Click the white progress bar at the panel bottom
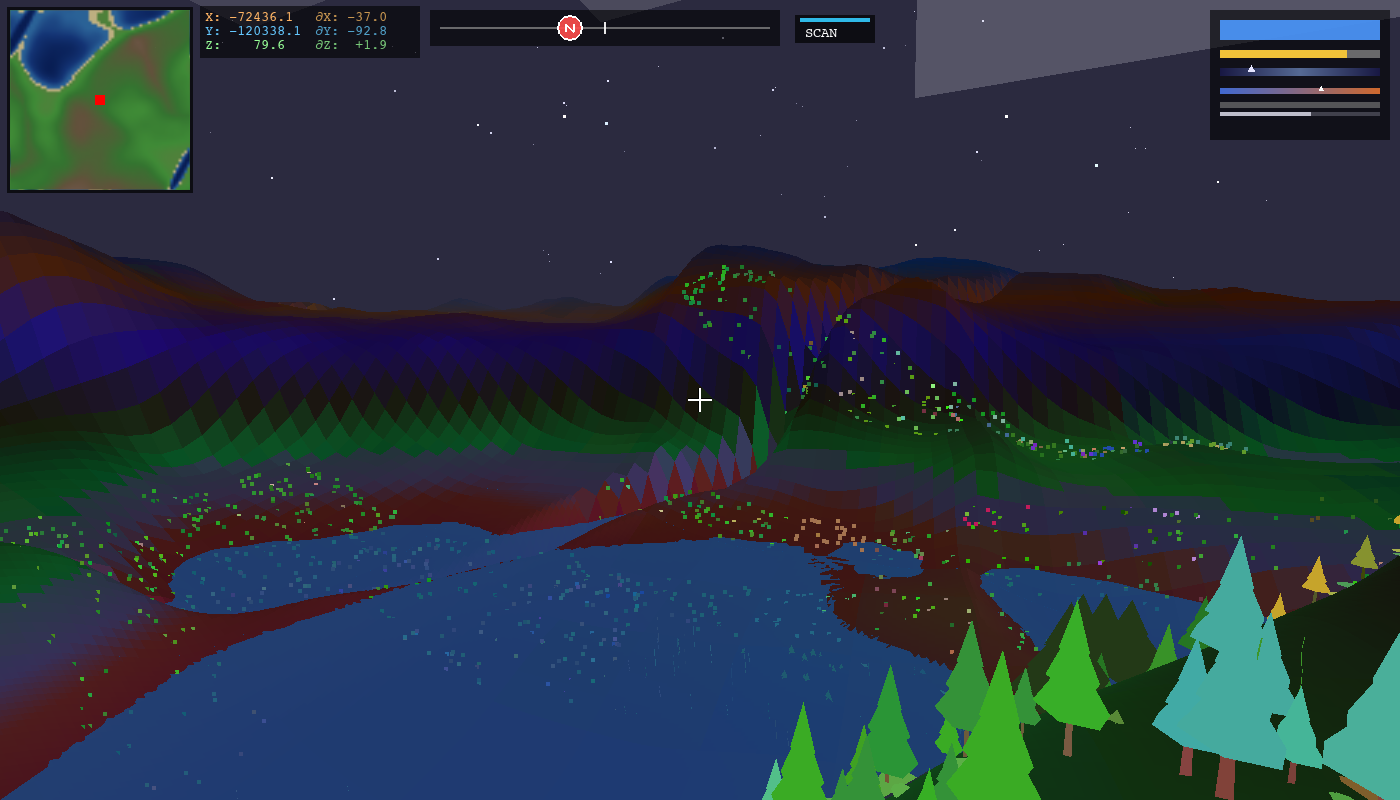This screenshot has height=800, width=1400. [1265, 114]
